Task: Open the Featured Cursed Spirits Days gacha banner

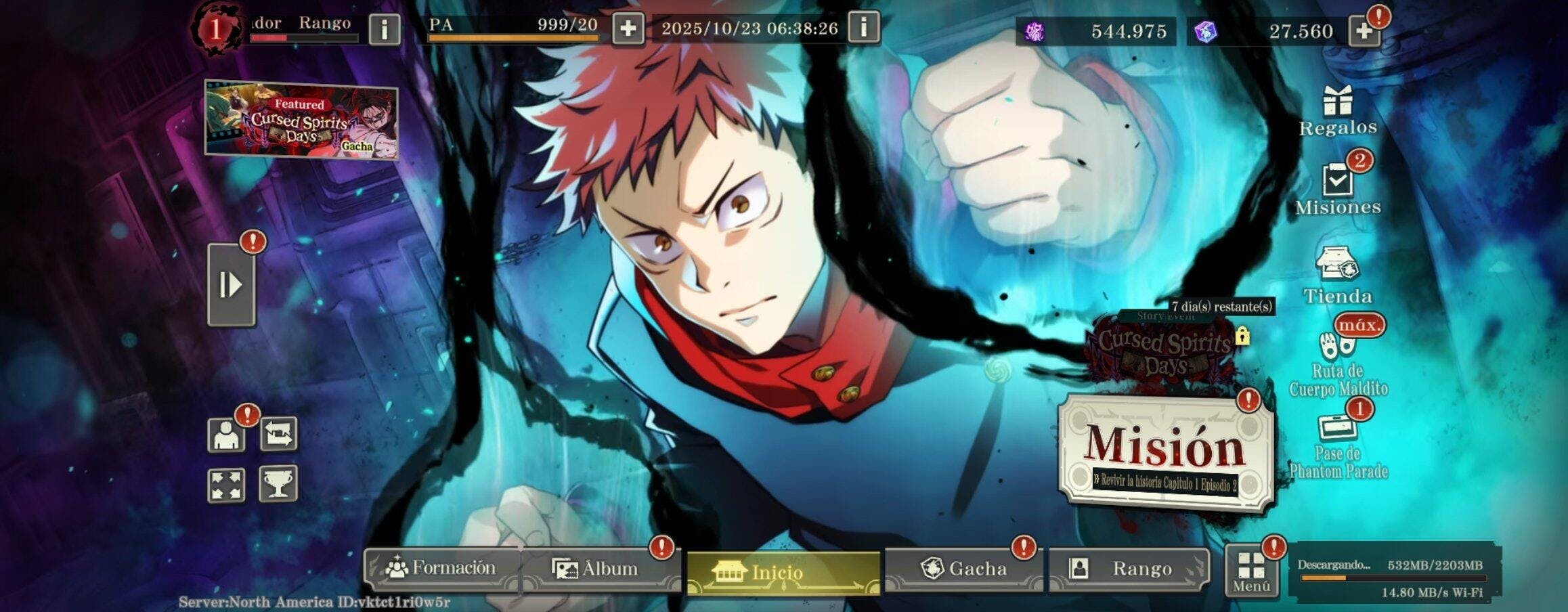Action: 301,121
